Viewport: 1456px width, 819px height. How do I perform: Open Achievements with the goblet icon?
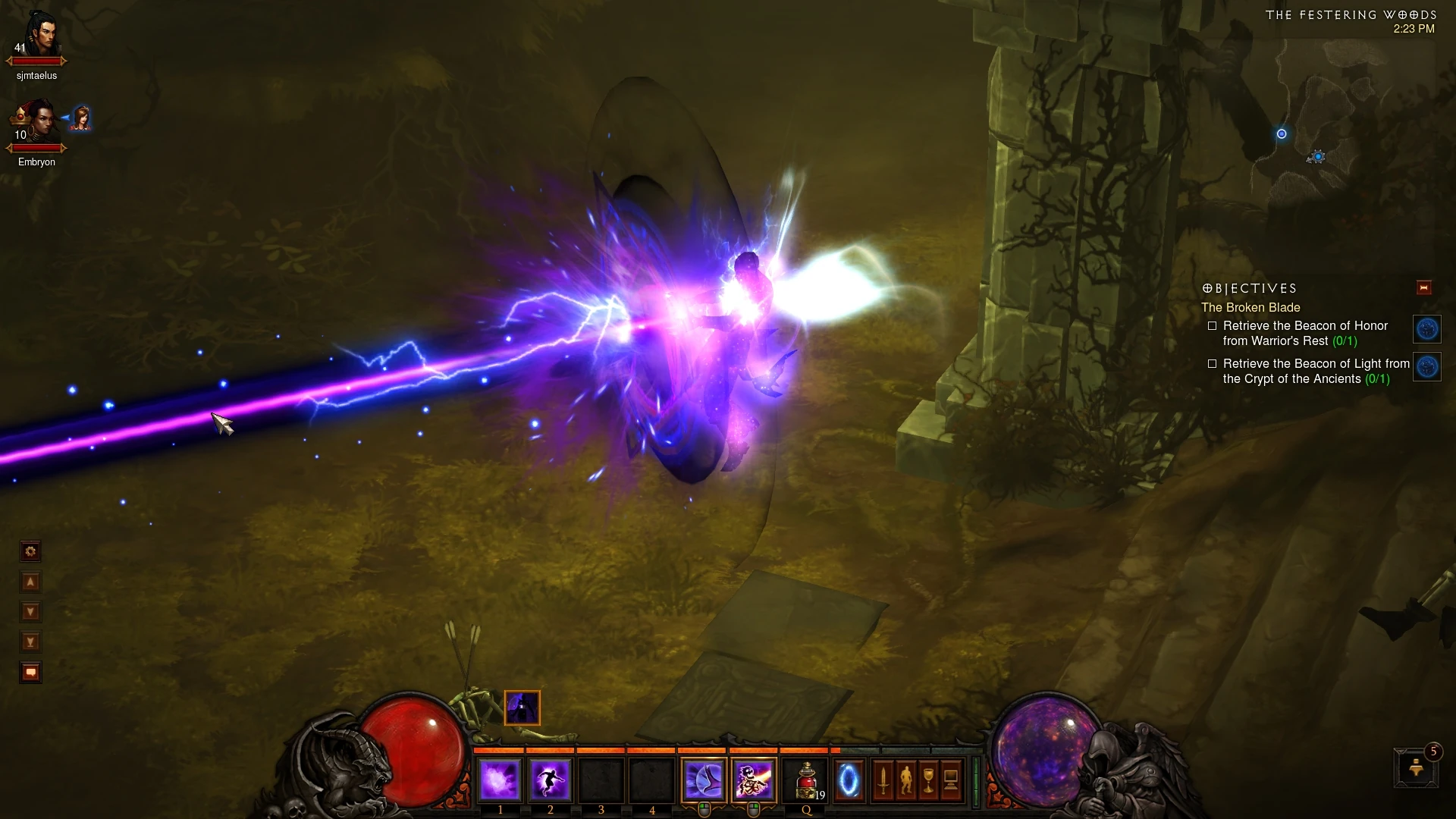click(x=928, y=780)
